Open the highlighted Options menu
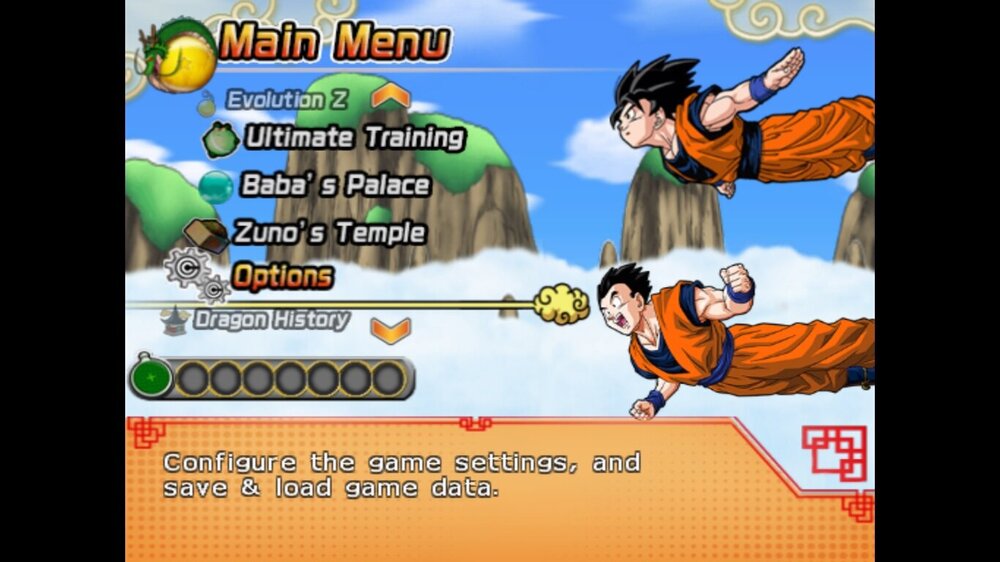This screenshot has width=1000, height=562. [282, 275]
